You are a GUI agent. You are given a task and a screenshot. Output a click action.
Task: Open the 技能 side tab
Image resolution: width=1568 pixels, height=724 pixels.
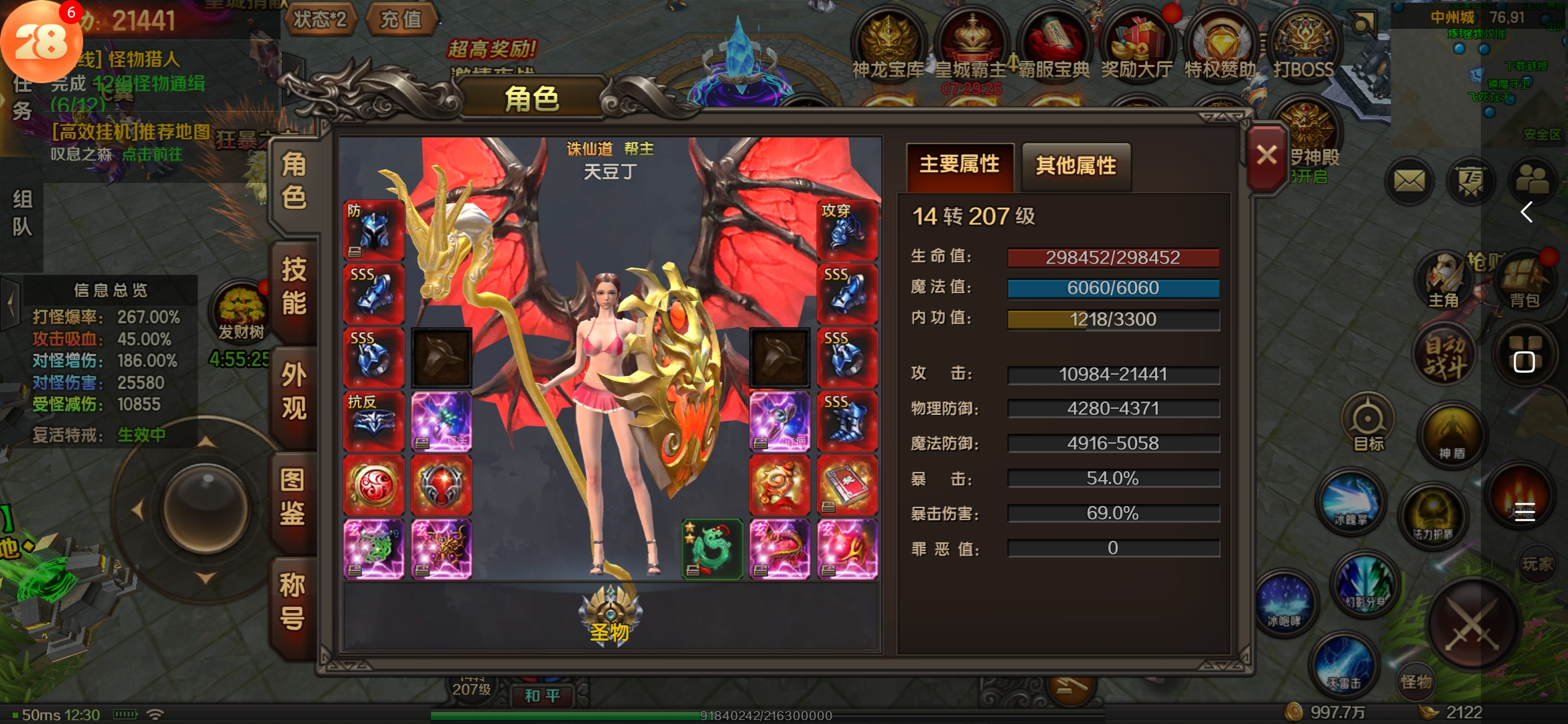coord(293,286)
